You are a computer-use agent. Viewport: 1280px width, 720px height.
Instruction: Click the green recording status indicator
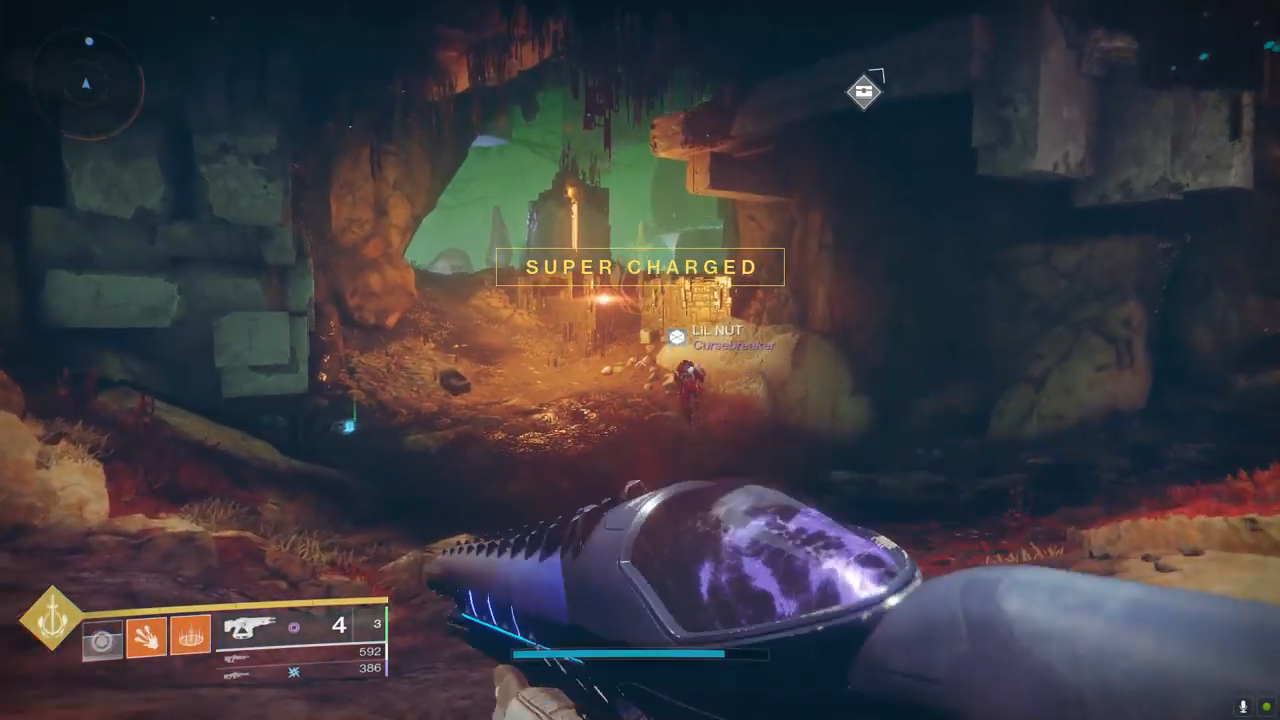[x=1266, y=707]
